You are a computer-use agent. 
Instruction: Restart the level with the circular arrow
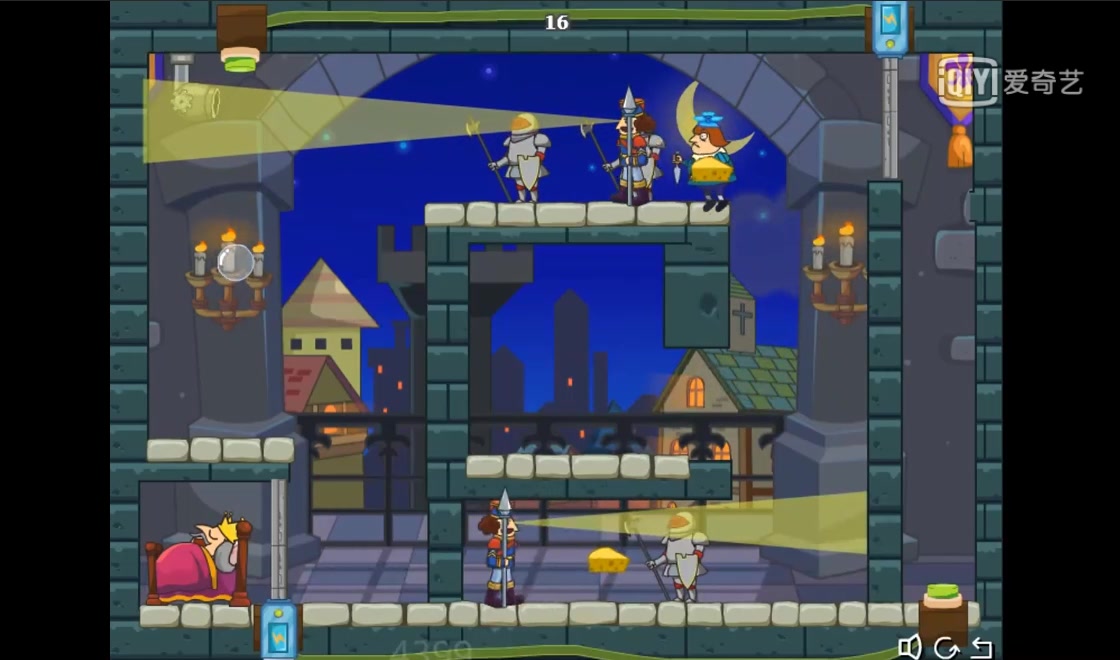pos(945,648)
